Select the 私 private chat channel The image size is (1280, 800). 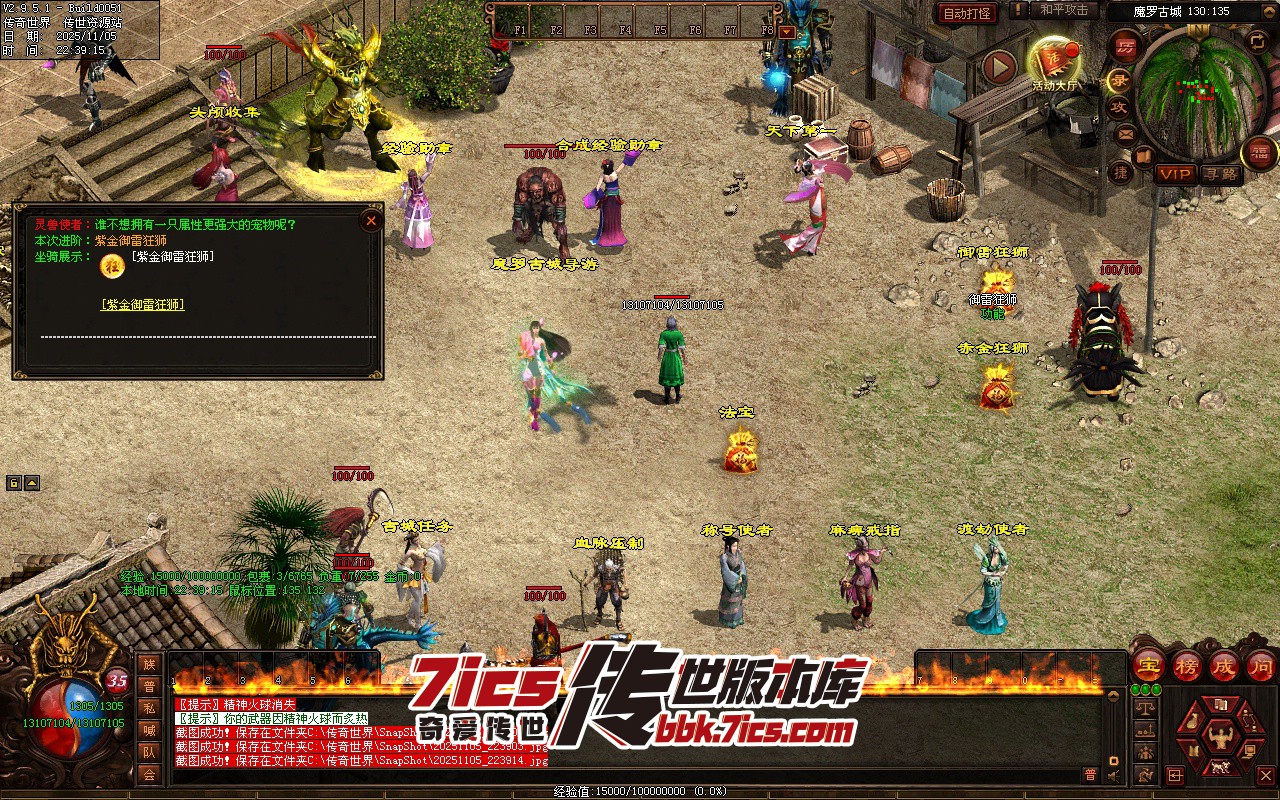149,709
